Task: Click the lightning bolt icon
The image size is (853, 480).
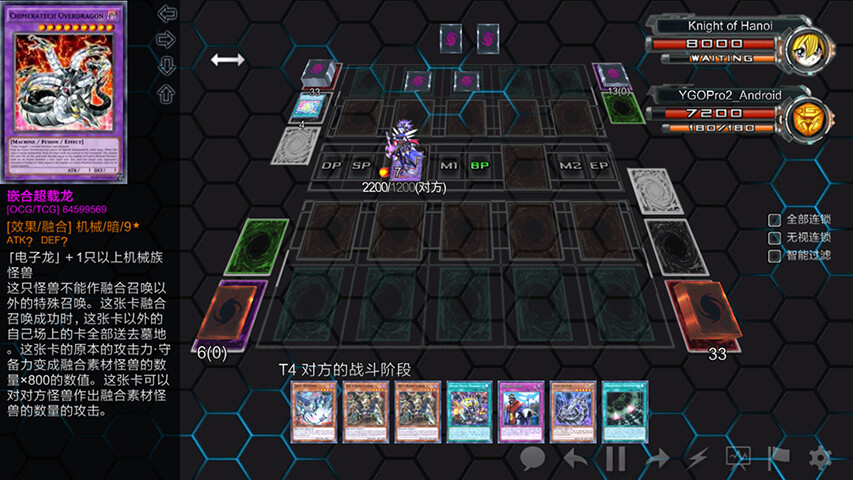Action: (x=698, y=458)
